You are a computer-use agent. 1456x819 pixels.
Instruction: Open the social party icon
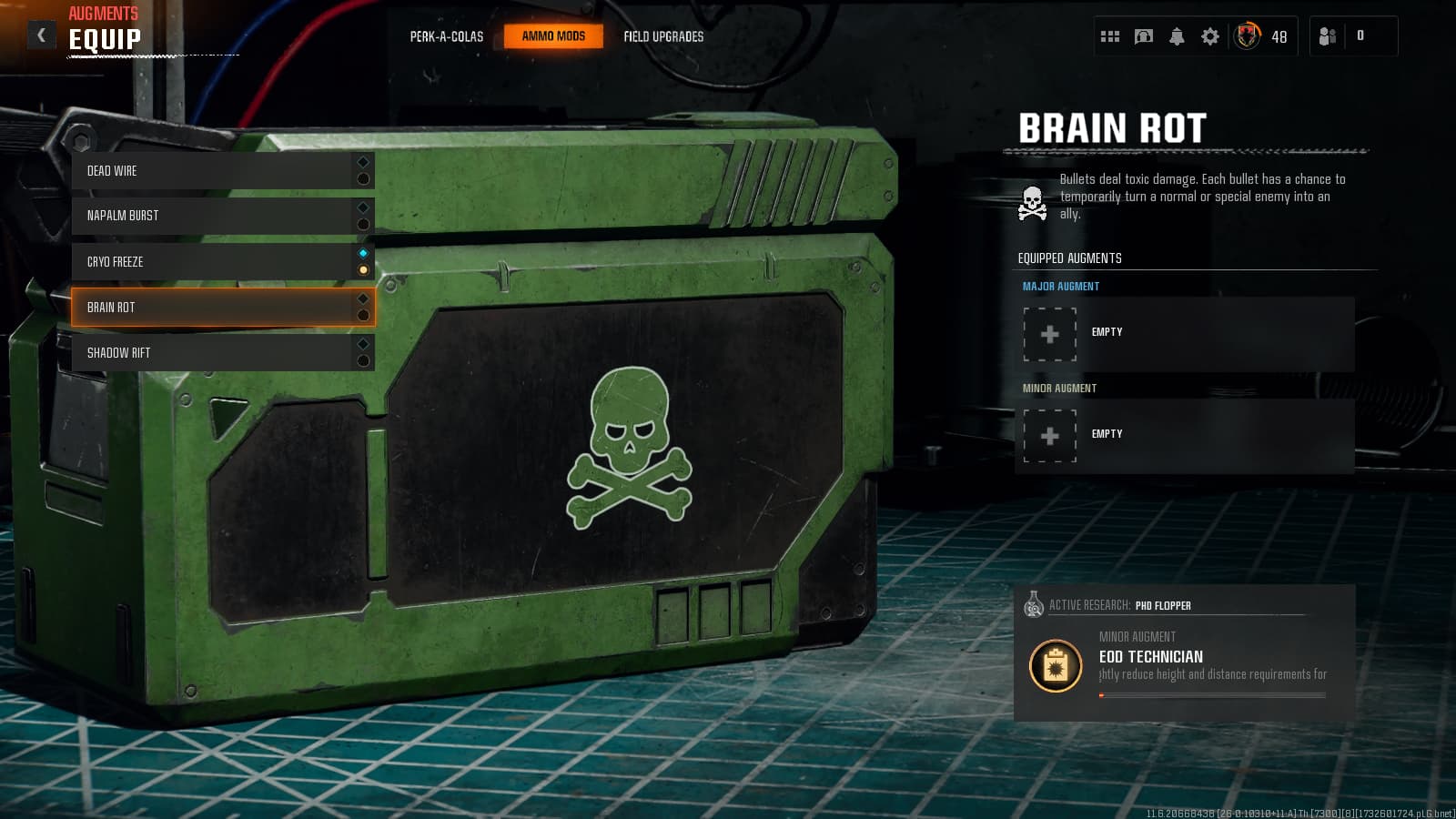[1328, 36]
